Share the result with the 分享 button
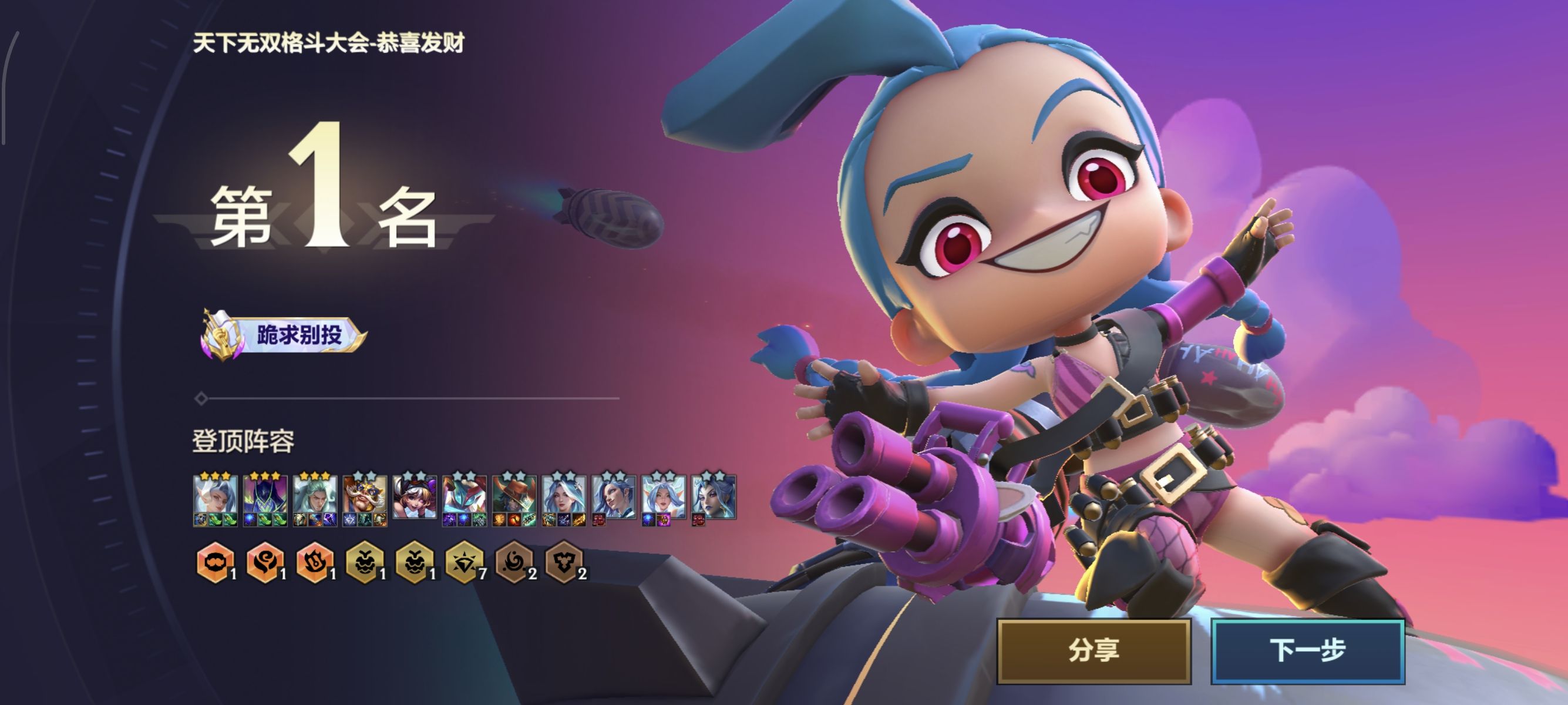This screenshot has height=705, width=1568. pos(1093,651)
